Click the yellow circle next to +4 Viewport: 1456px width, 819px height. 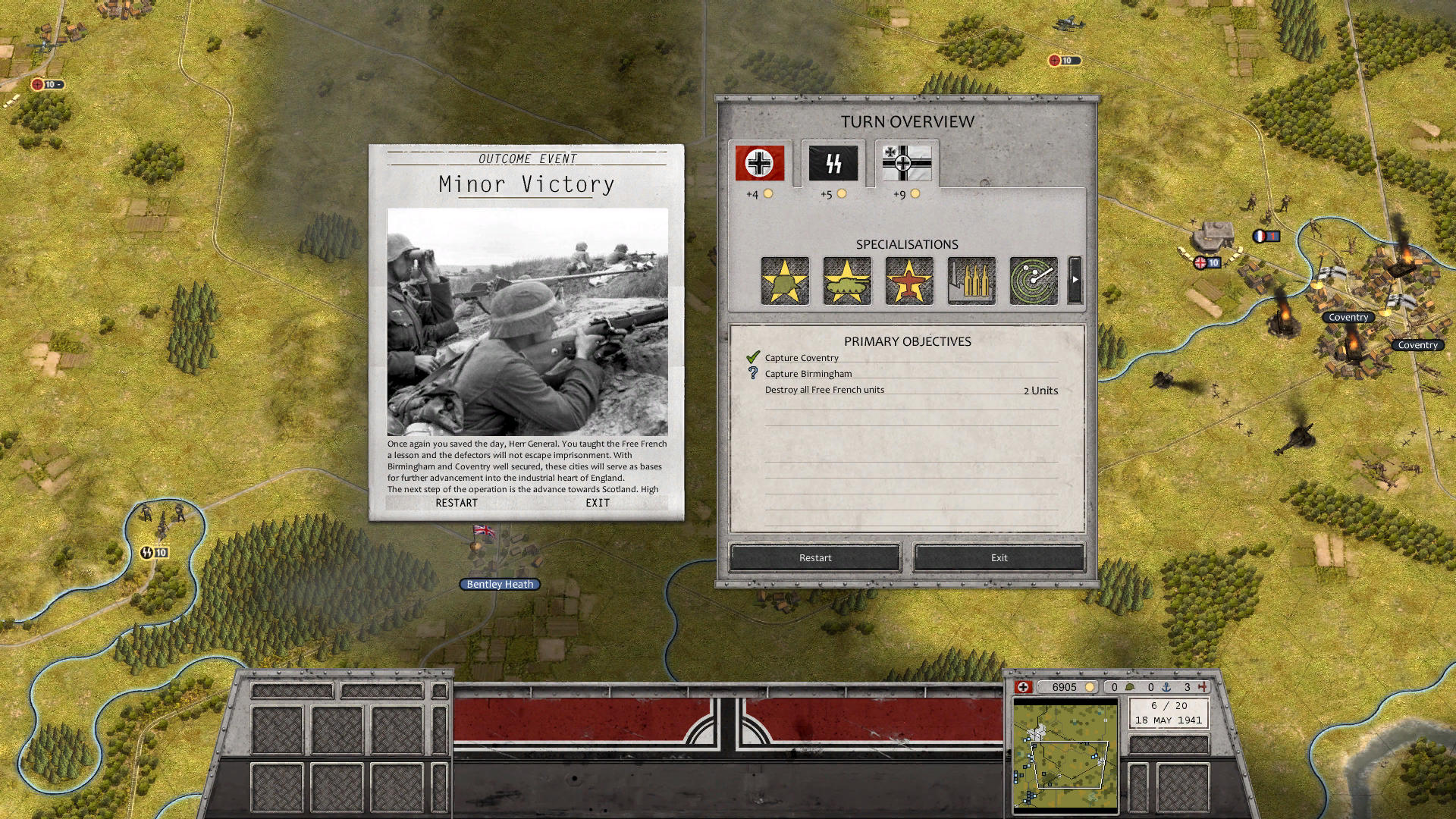pos(769,193)
